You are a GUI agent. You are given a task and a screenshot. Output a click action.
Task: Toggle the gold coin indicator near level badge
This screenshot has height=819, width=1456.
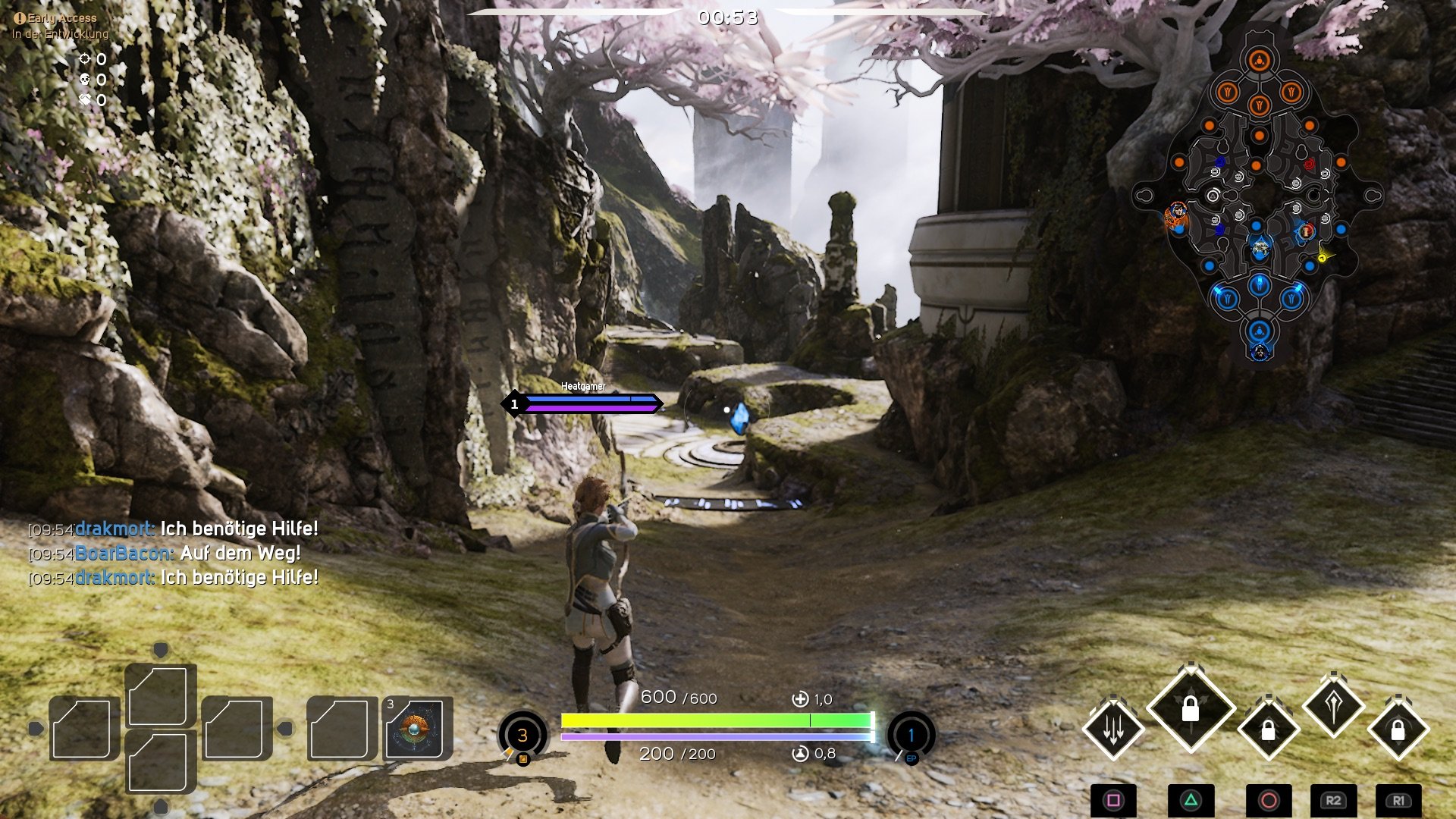(x=522, y=761)
